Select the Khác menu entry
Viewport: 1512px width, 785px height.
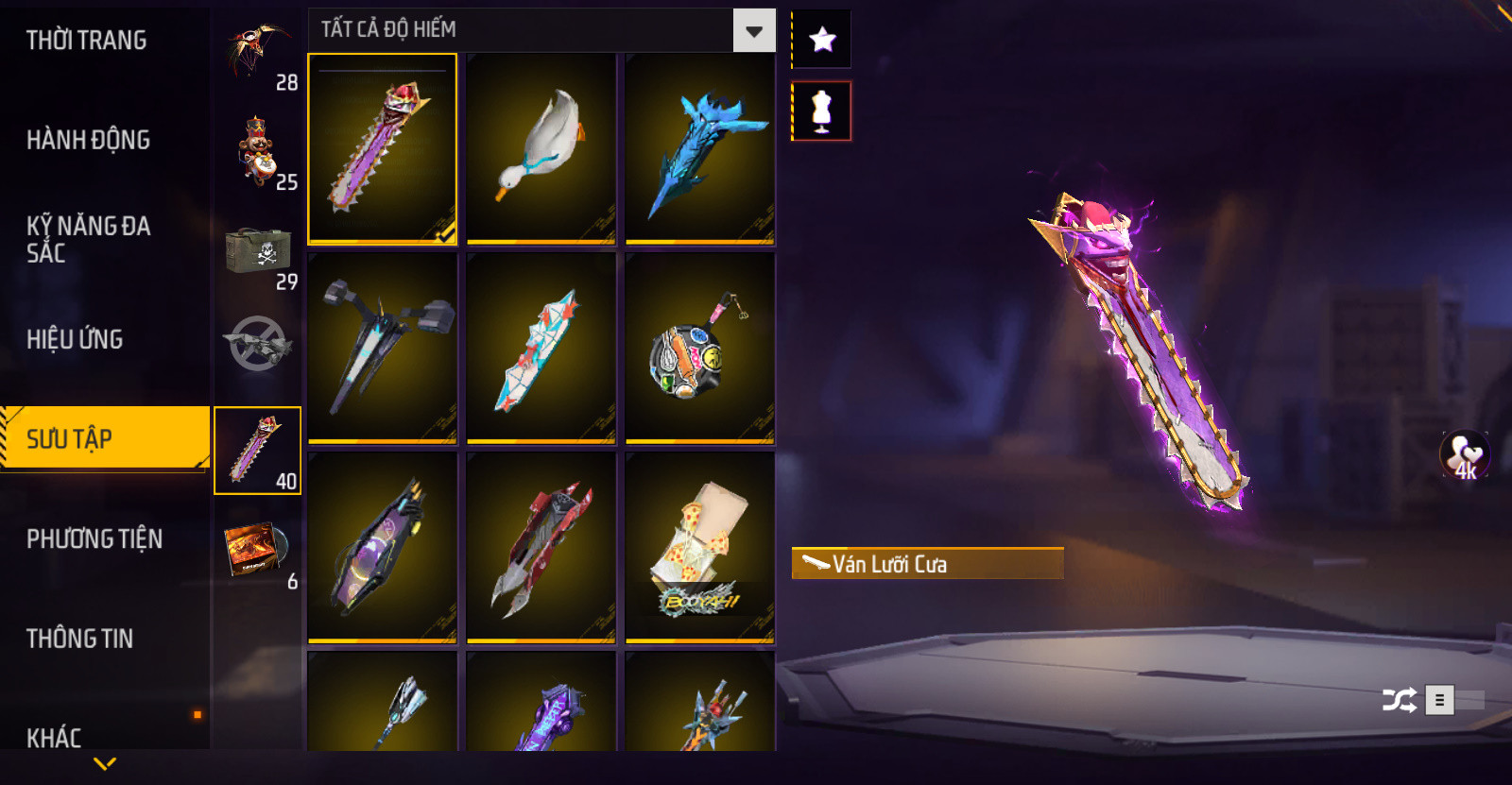[54, 737]
